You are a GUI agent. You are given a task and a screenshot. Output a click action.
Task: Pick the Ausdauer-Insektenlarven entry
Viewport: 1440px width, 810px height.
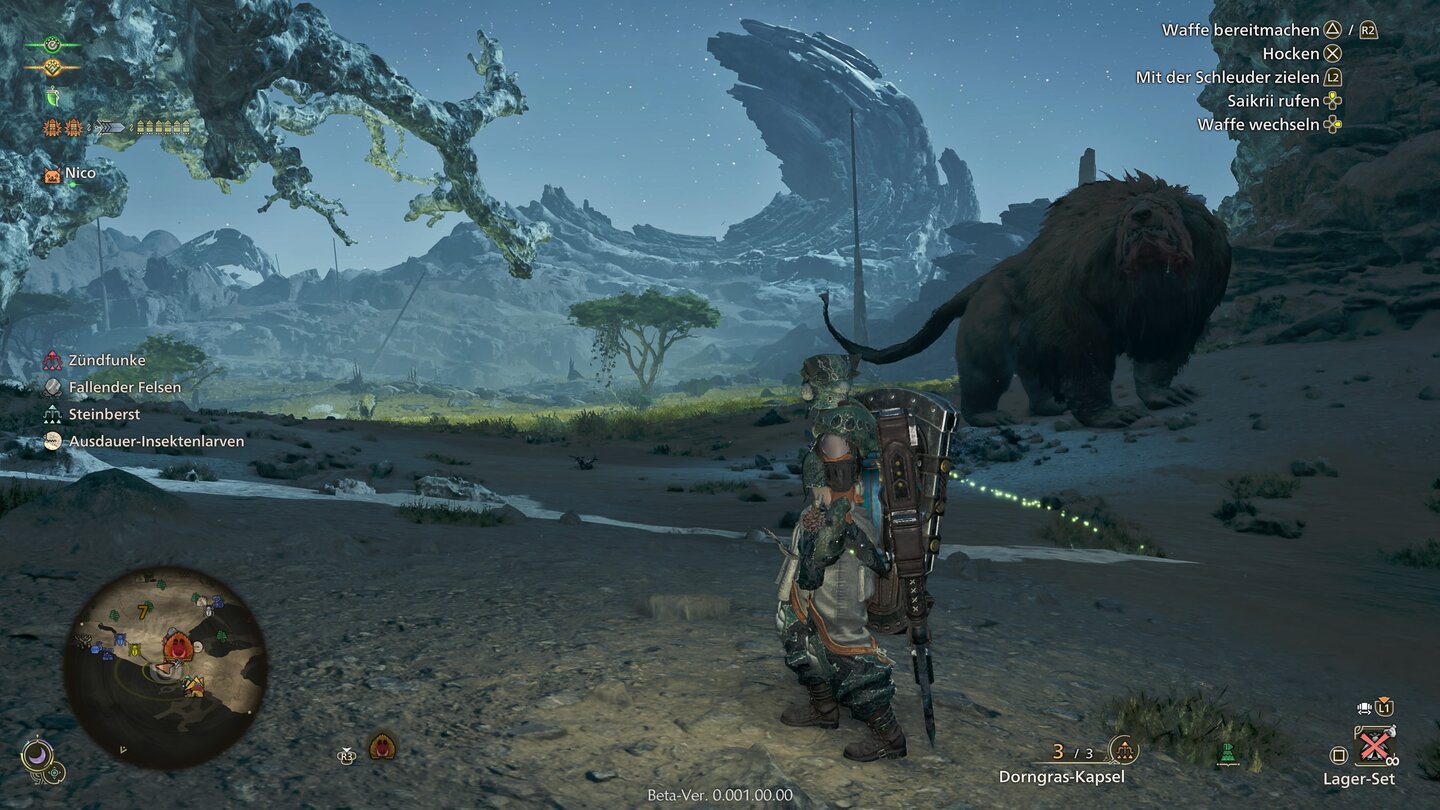pos(155,441)
